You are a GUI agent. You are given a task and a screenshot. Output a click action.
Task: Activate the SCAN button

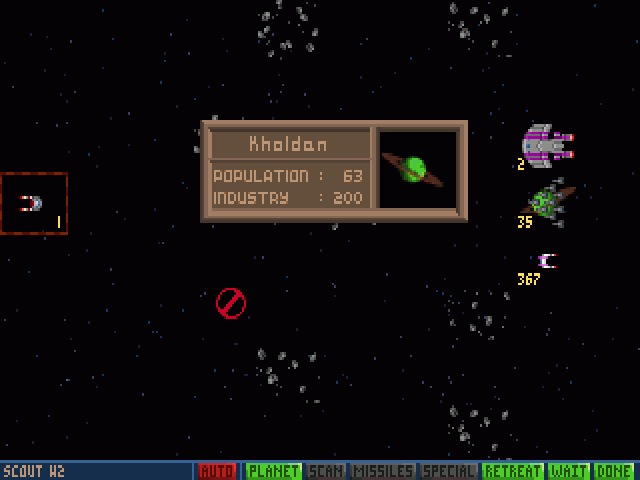click(x=327, y=471)
